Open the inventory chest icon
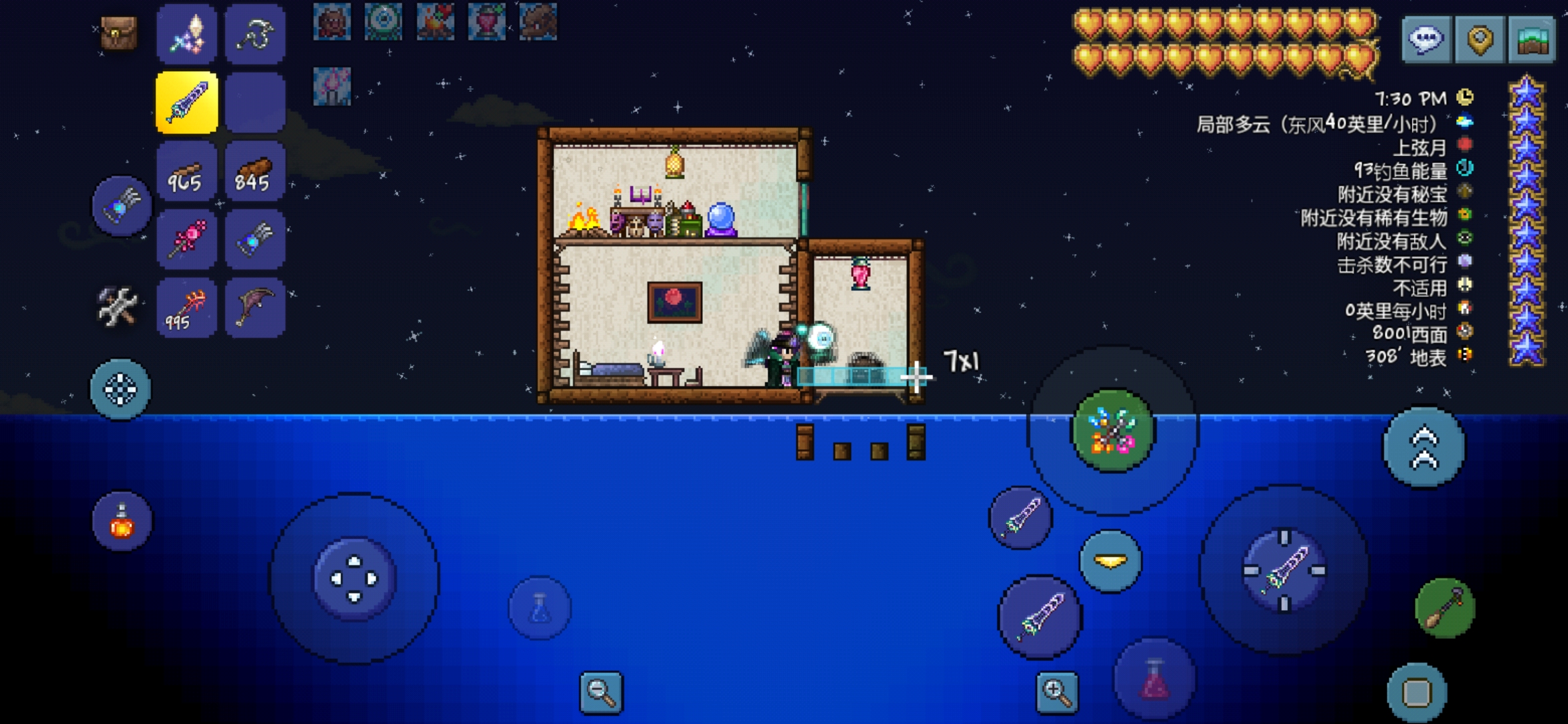This screenshot has width=1568, height=724. (119, 33)
